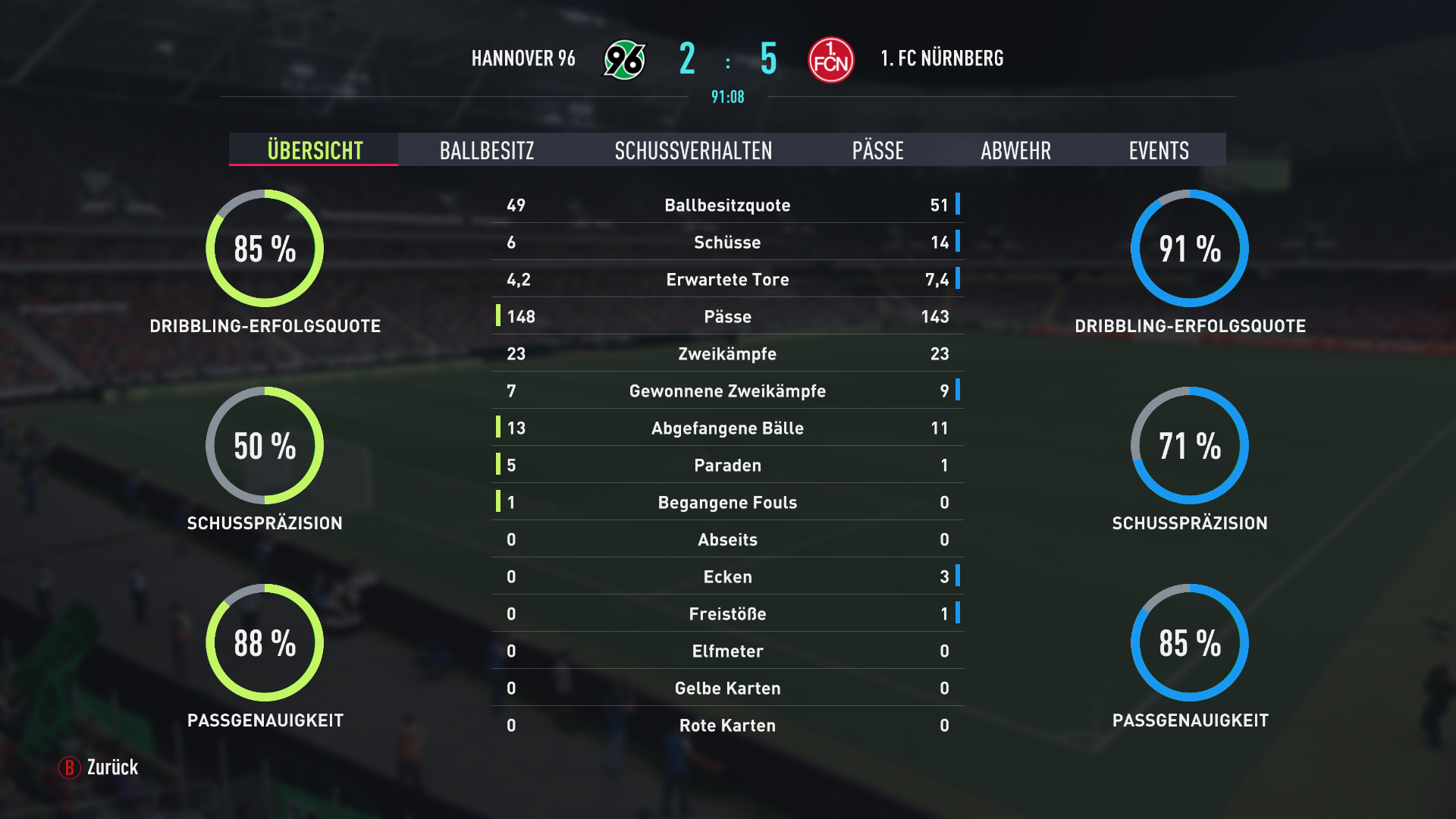Viewport: 1456px width, 819px height.
Task: Open the Events tab
Action: pyautogui.click(x=1158, y=150)
